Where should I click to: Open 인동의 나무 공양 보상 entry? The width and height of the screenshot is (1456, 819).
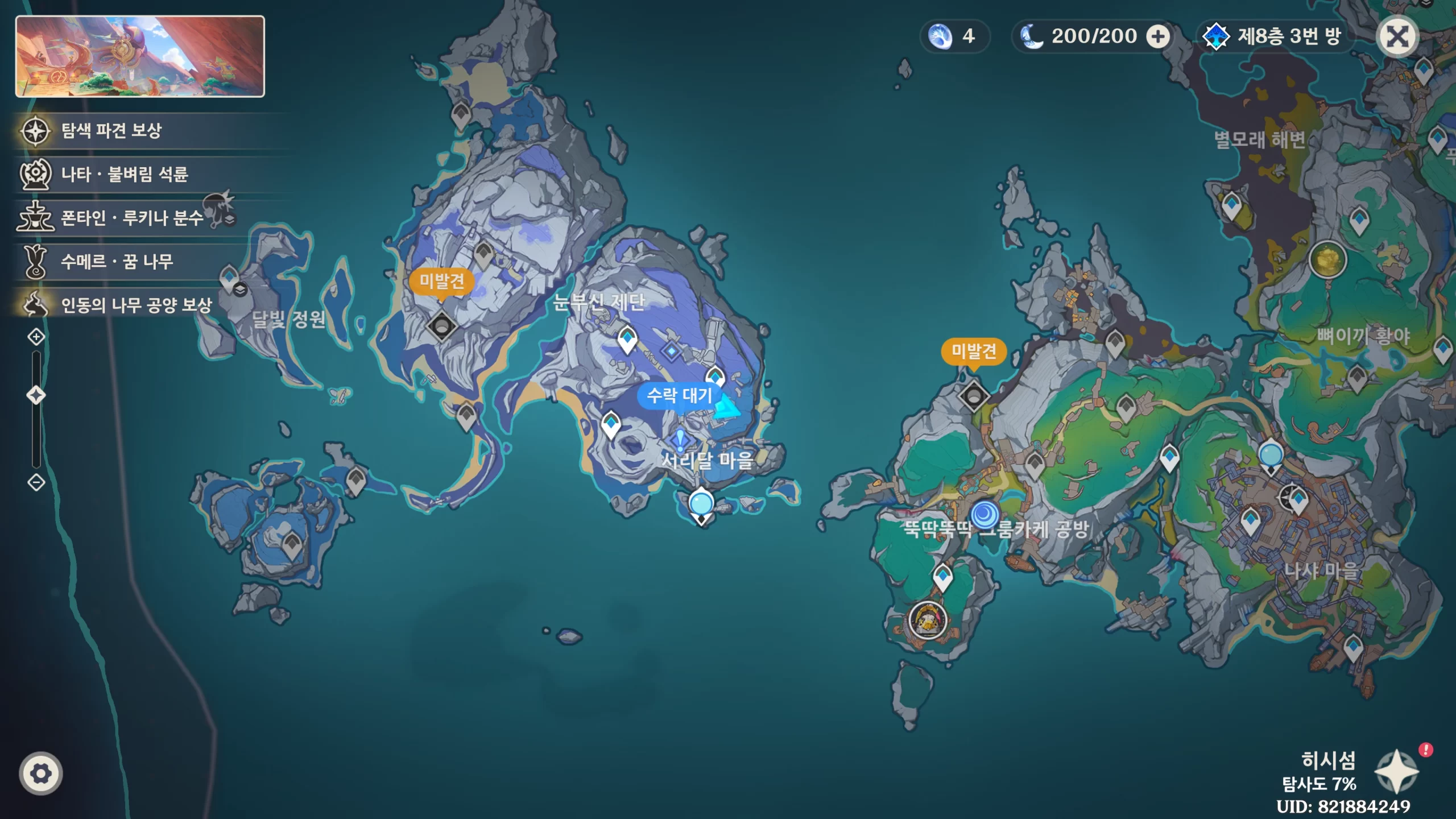[135, 305]
